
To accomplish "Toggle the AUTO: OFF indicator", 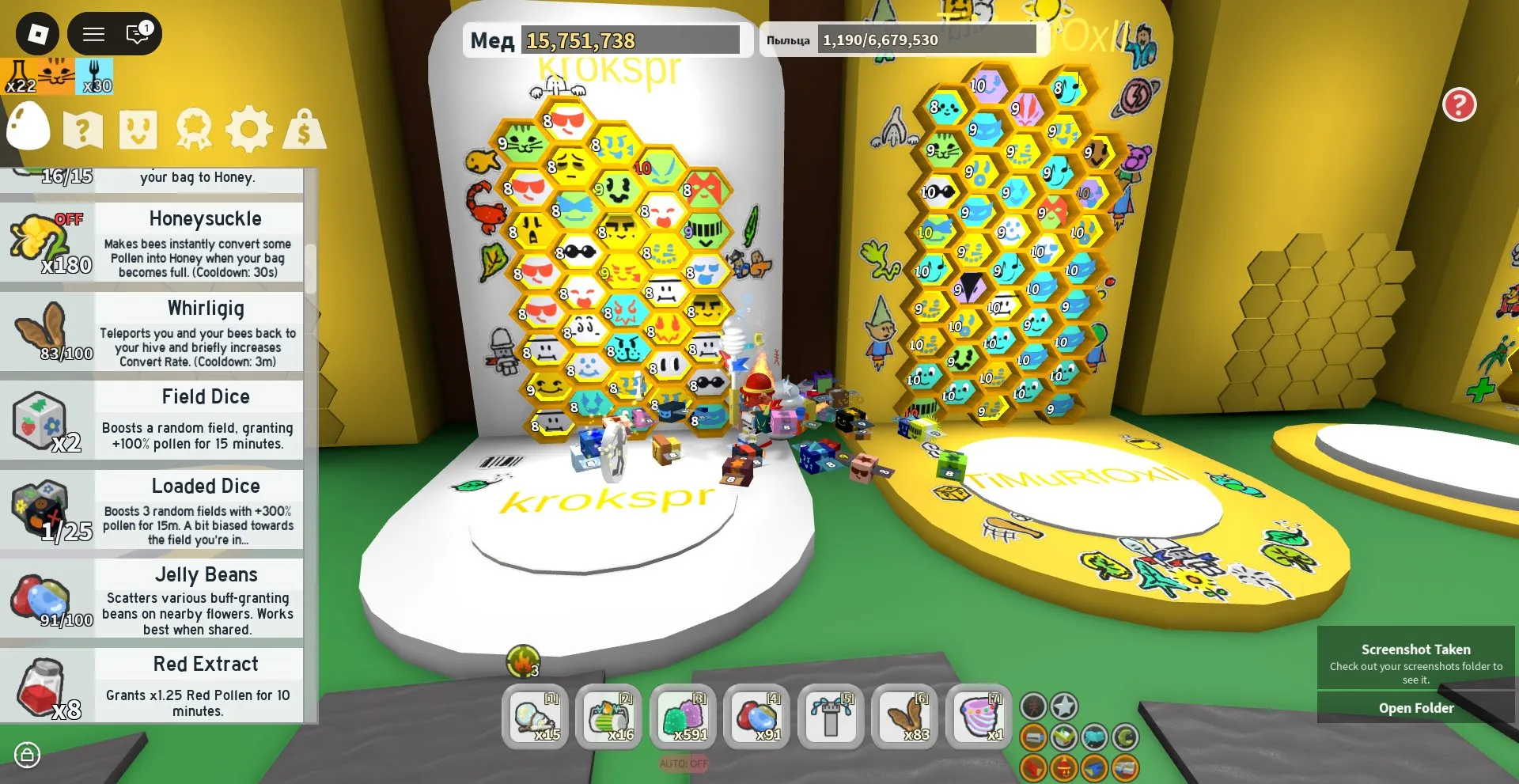I will (x=682, y=762).
